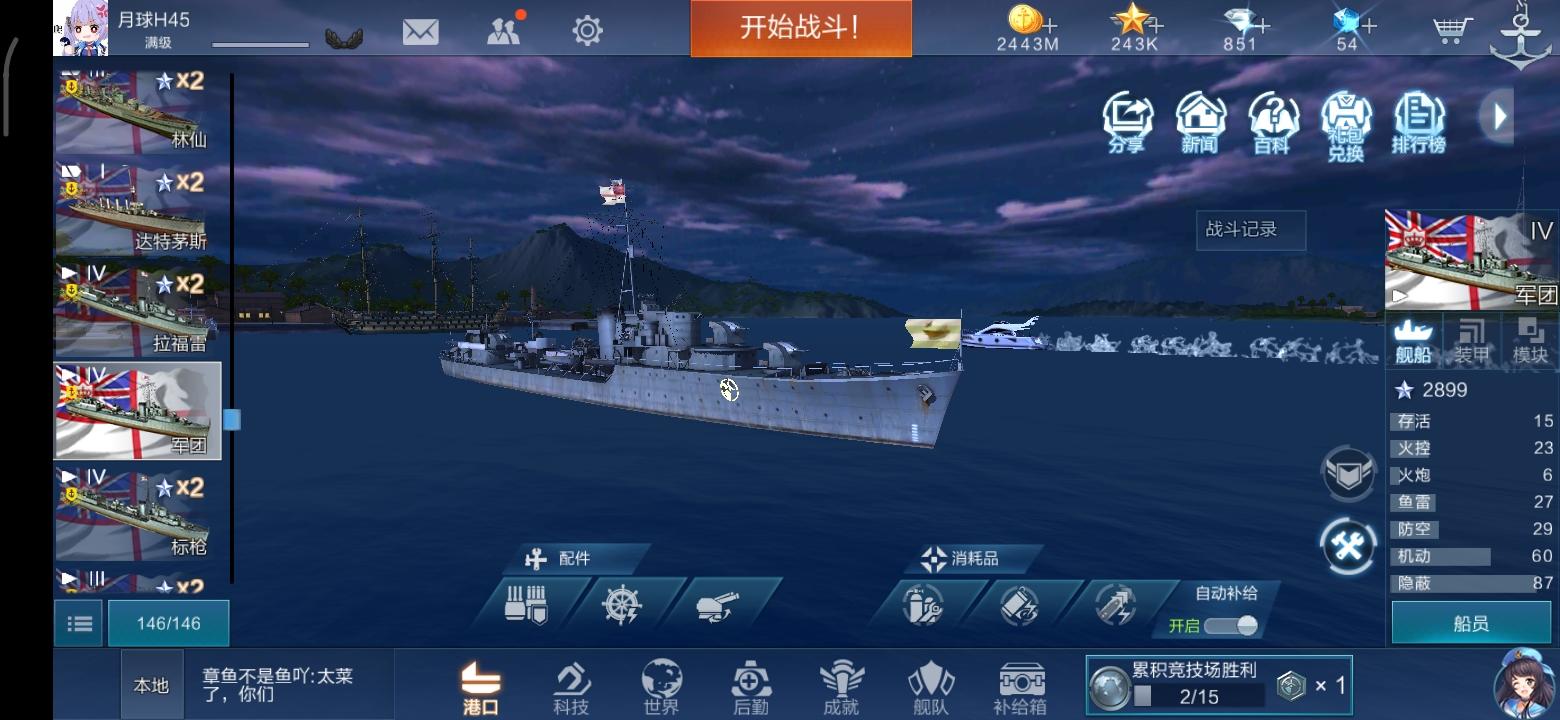Viewport: 1560px width, 720px height.
Task: Open the ship list view icon
Action: [77, 622]
